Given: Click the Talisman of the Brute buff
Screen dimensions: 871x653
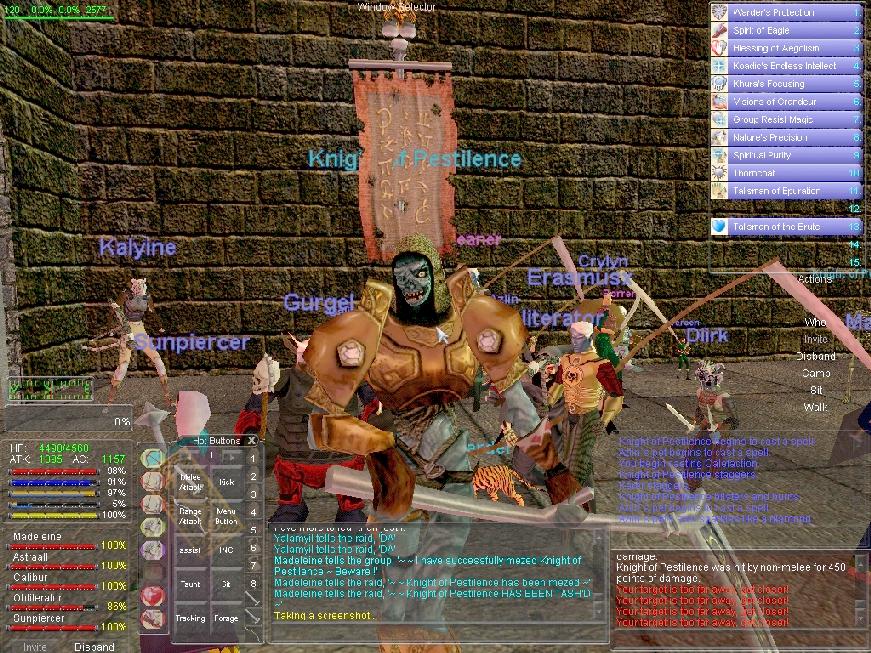Looking at the screenshot, I should [x=786, y=227].
